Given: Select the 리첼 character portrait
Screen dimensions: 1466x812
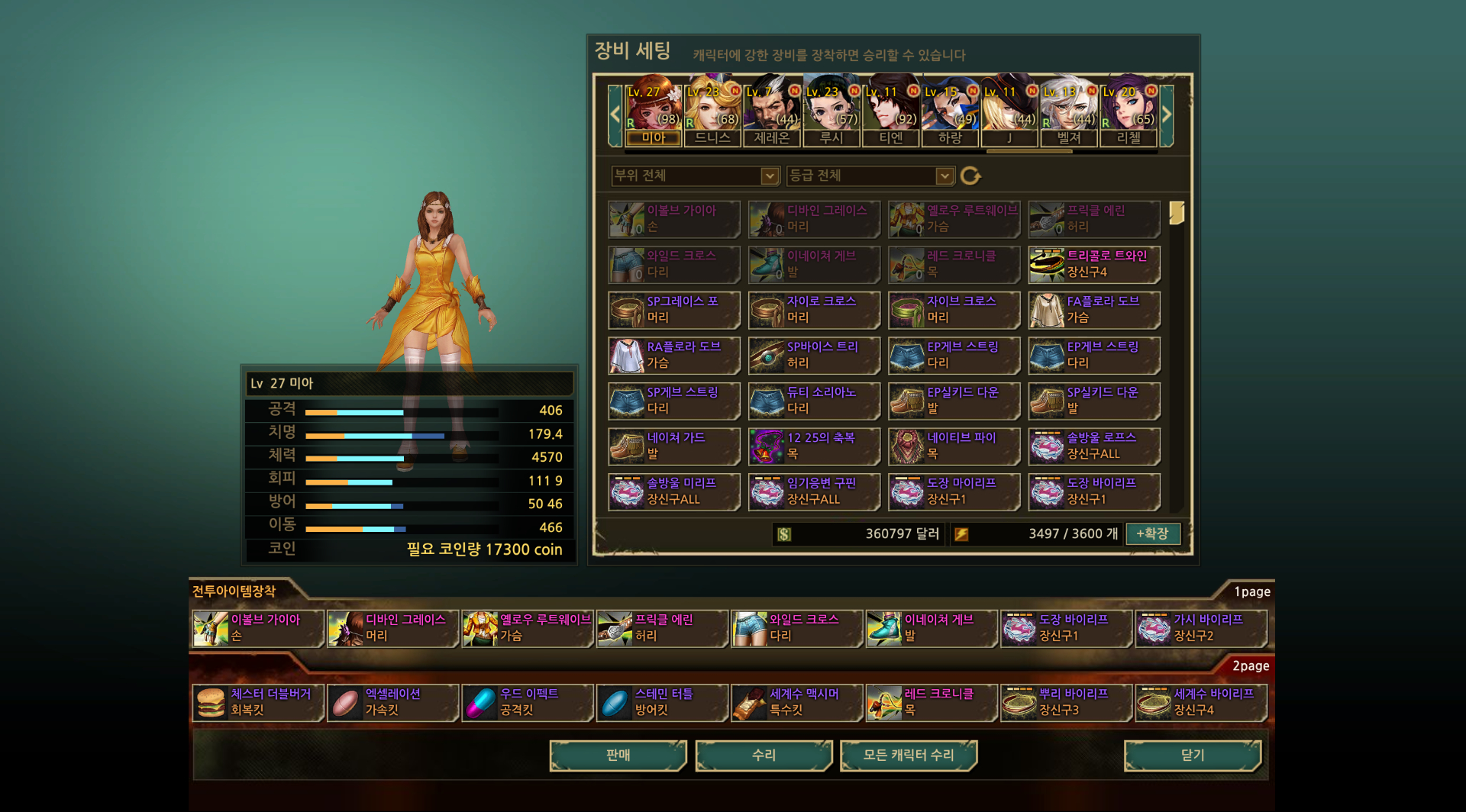Looking at the screenshot, I should [1129, 111].
